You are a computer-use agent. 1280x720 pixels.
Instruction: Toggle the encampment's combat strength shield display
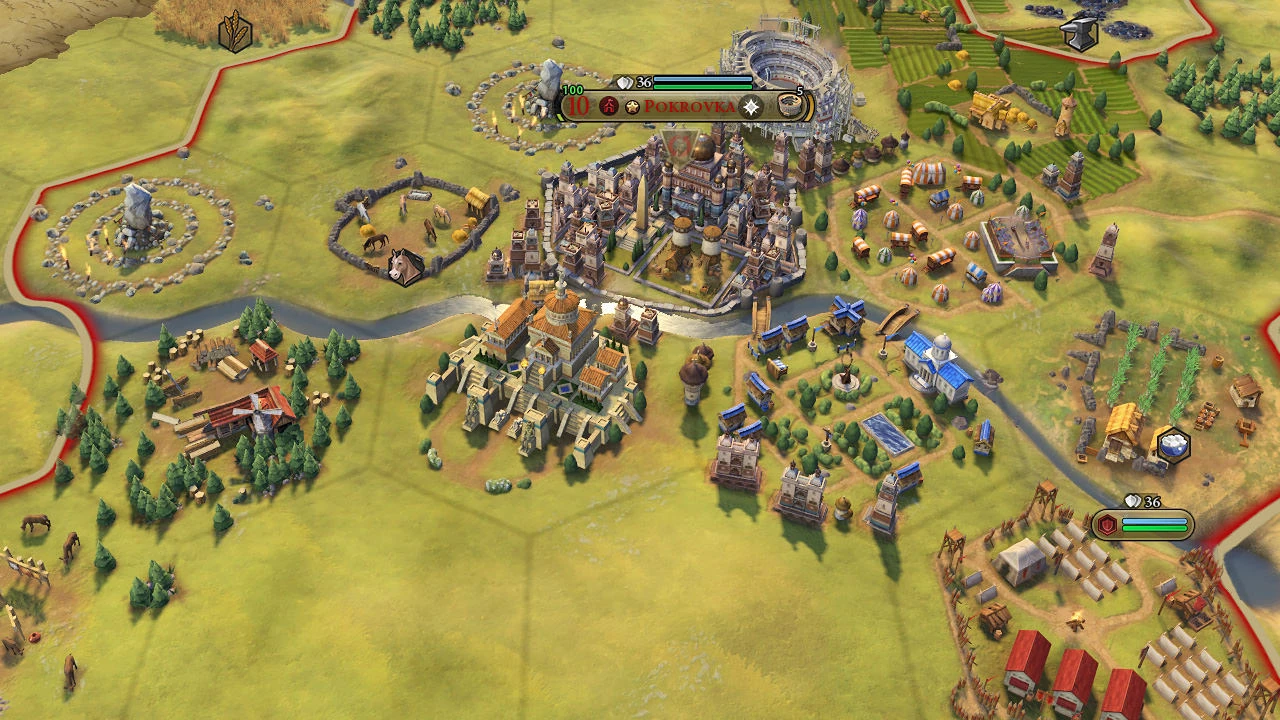pyautogui.click(x=1132, y=500)
